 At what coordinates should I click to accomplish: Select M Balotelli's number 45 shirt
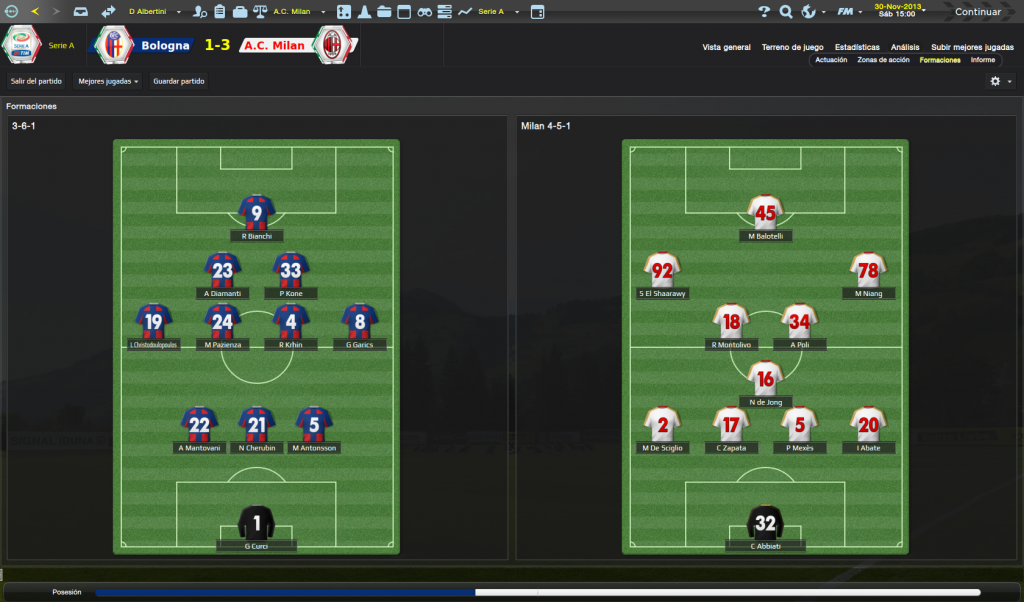pyautogui.click(x=765, y=213)
